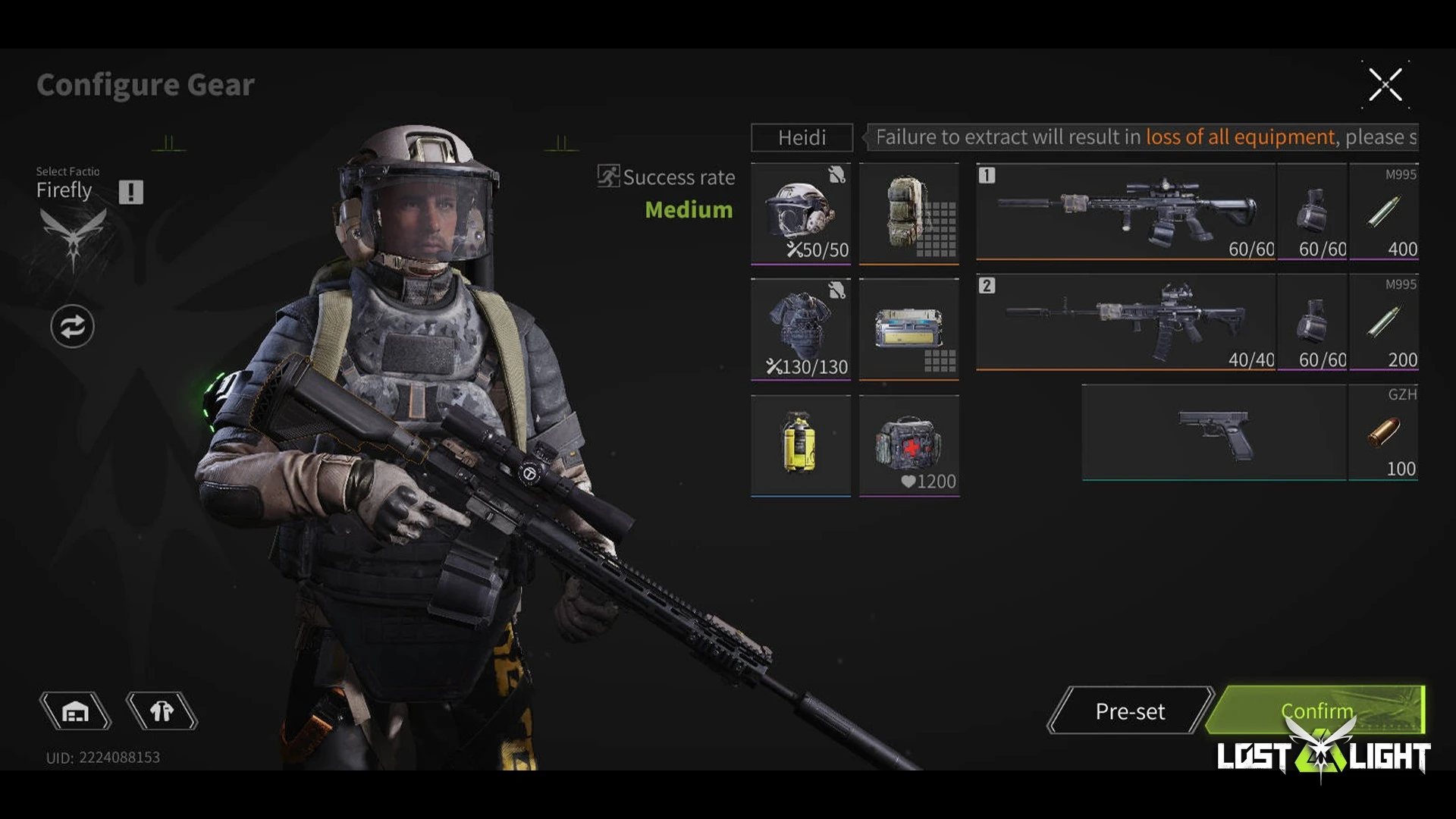Open the backpack slot
Image resolution: width=1456 pixels, height=819 pixels.
(x=908, y=213)
